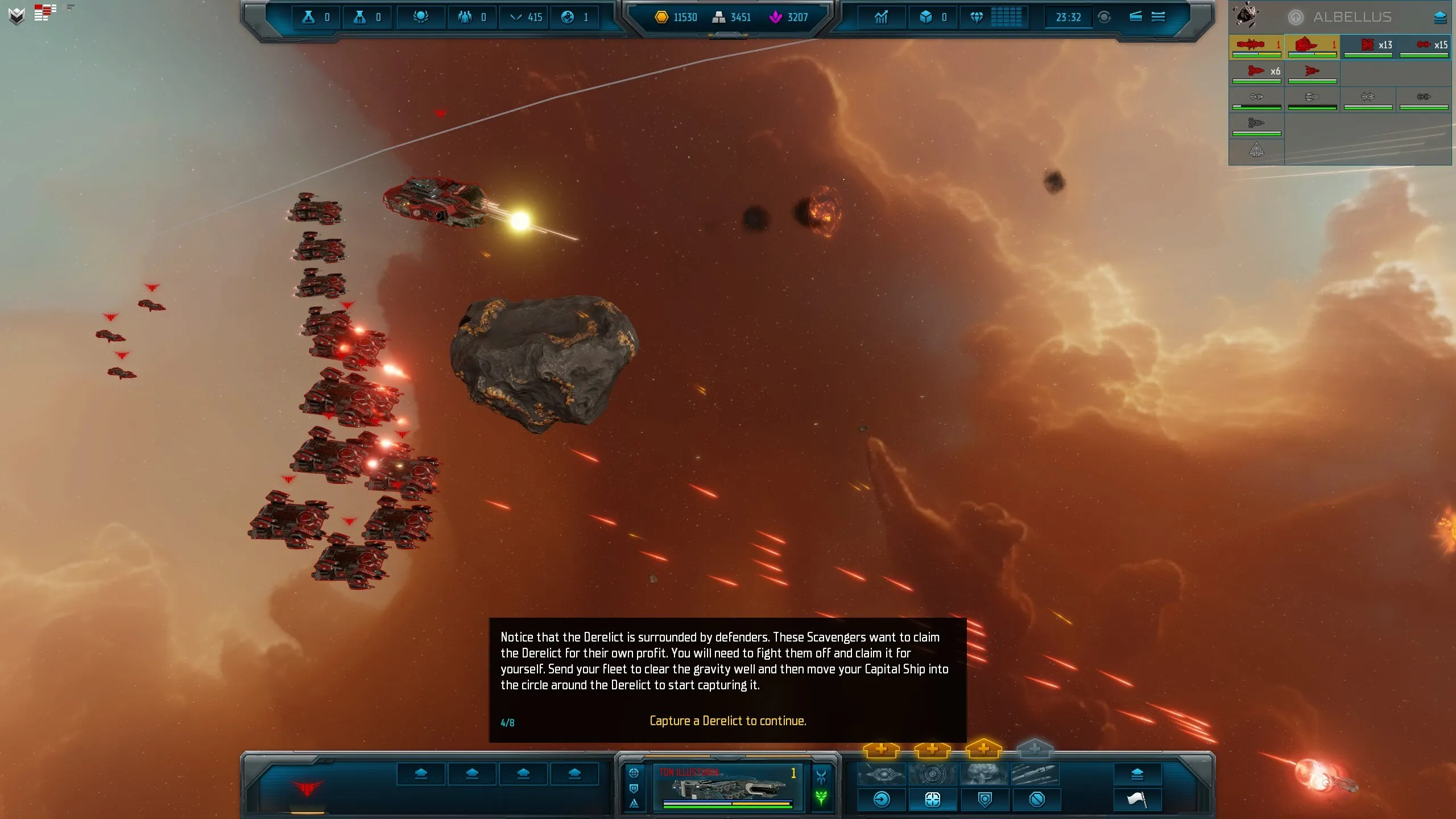
Task: Issue the move arrow command
Action: point(882,800)
